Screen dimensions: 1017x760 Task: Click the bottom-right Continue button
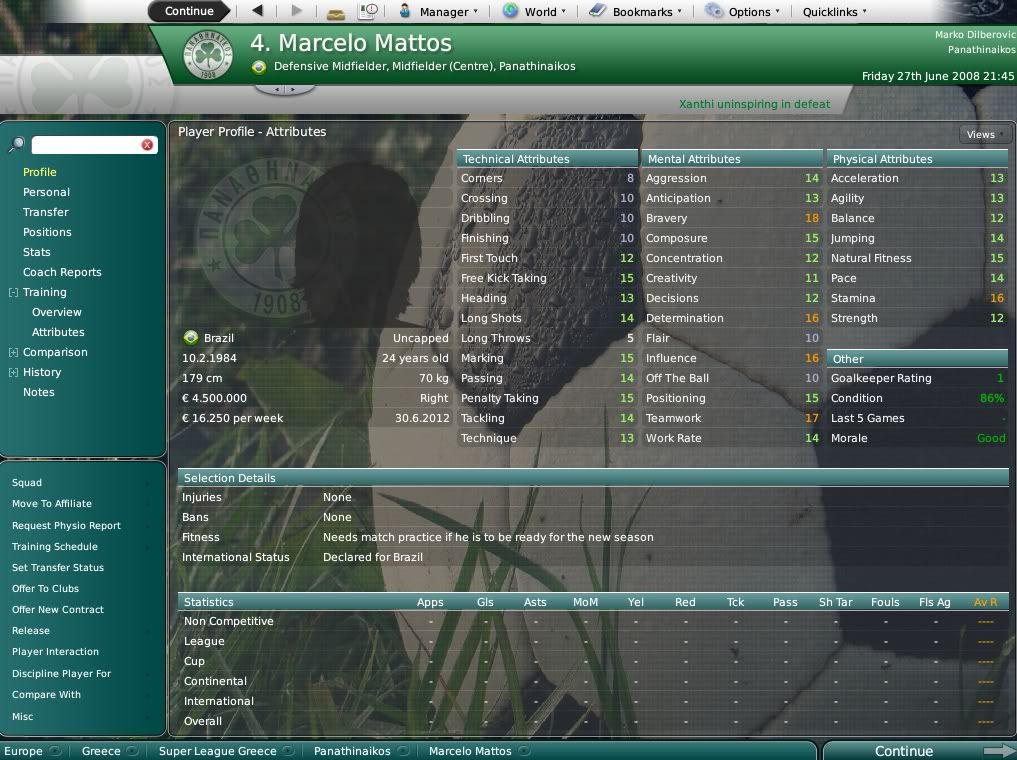coord(904,751)
